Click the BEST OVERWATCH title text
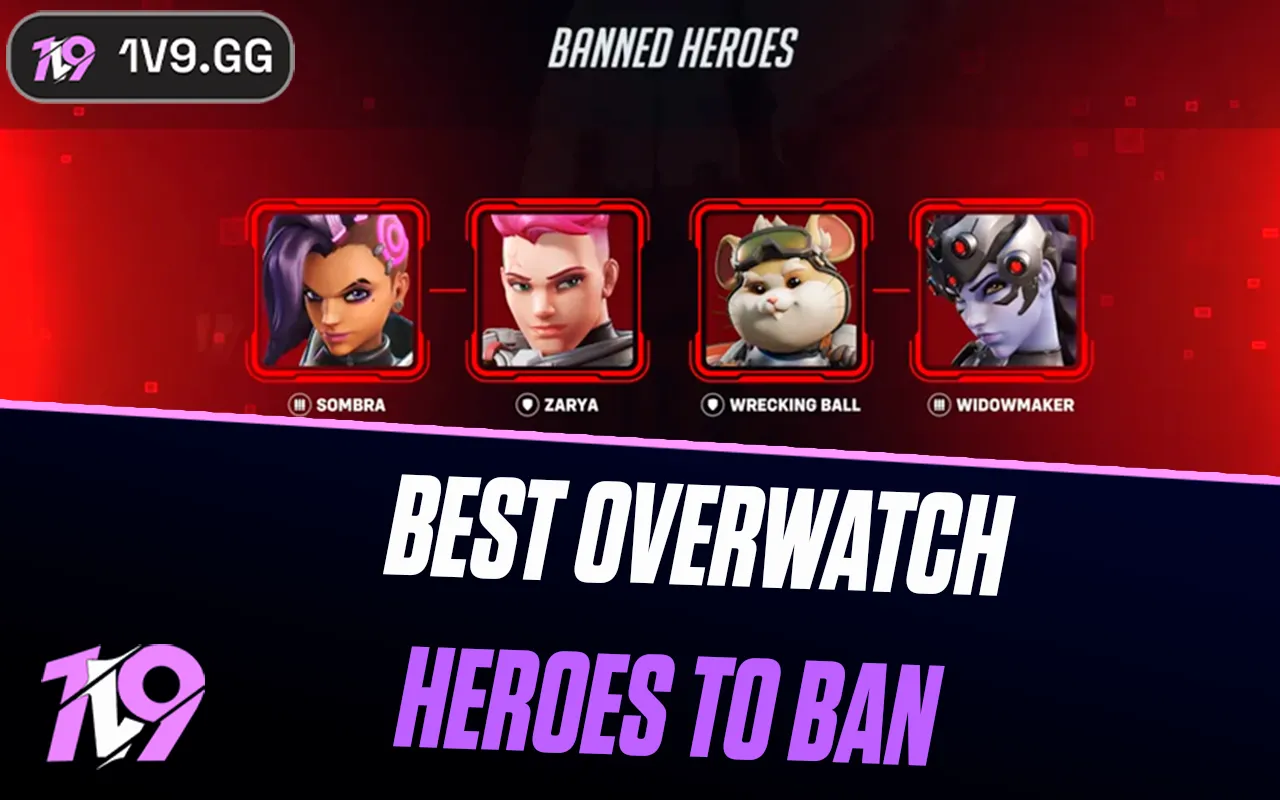Viewport: 1280px width, 800px height. pos(700,537)
